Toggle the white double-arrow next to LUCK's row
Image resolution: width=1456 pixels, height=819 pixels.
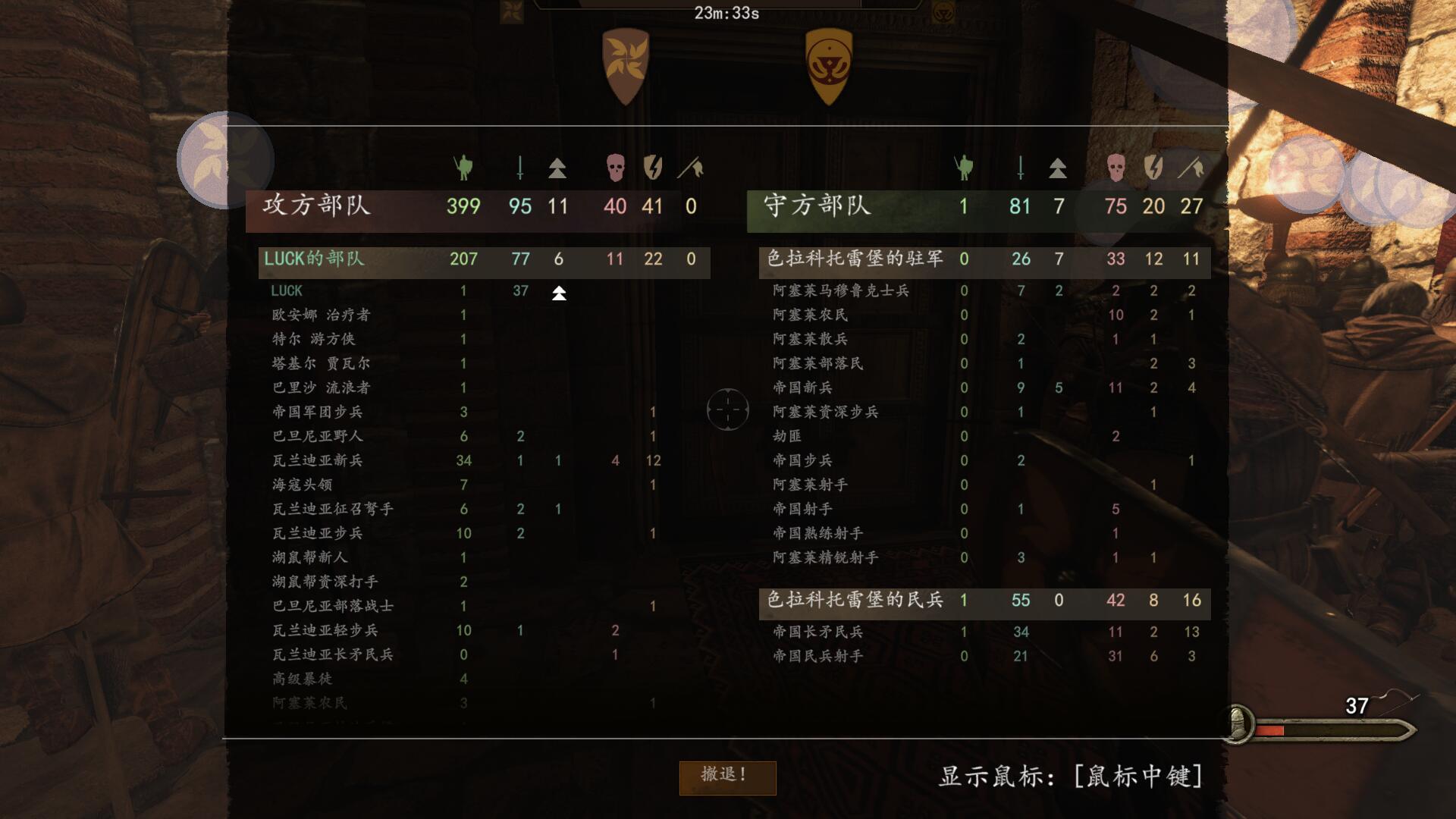pos(558,295)
